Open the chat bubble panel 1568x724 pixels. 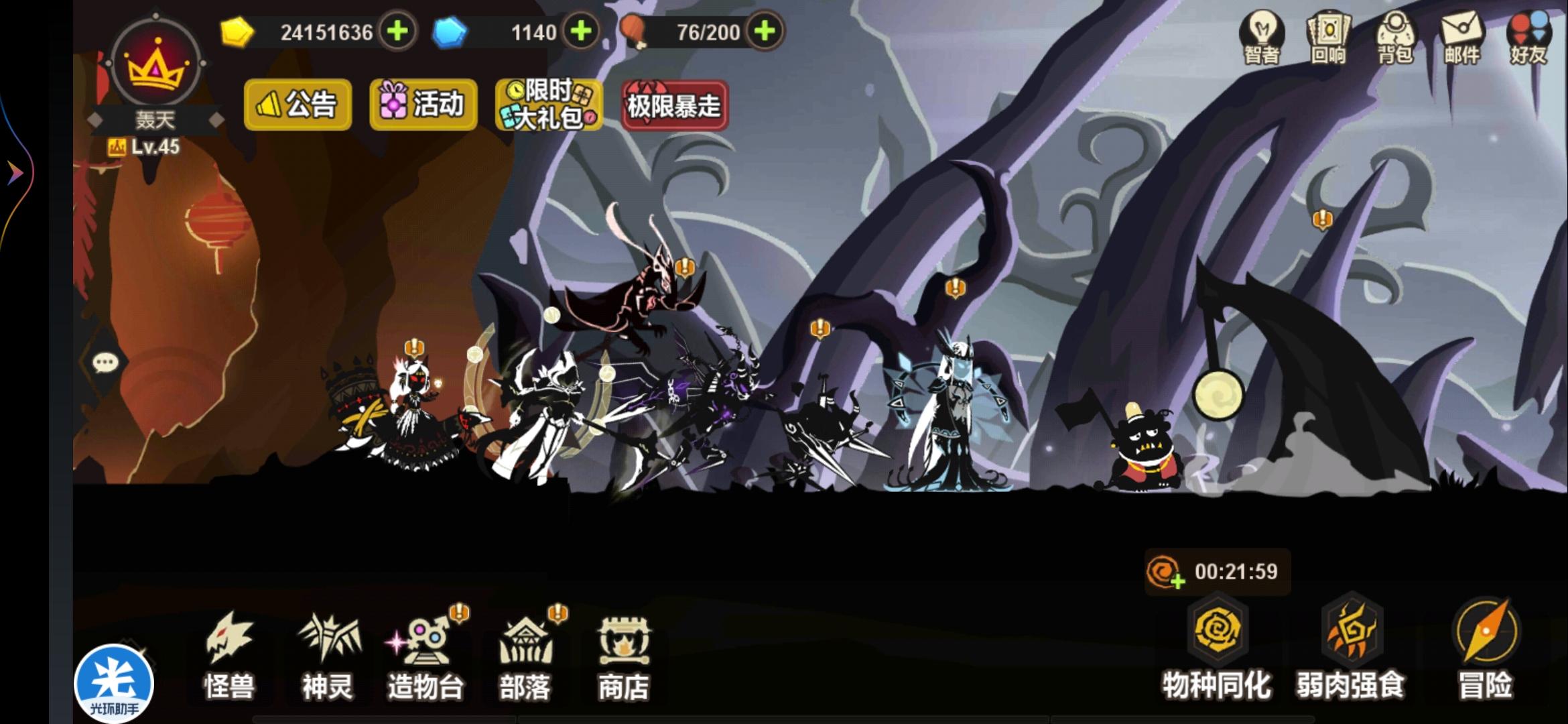tap(104, 361)
